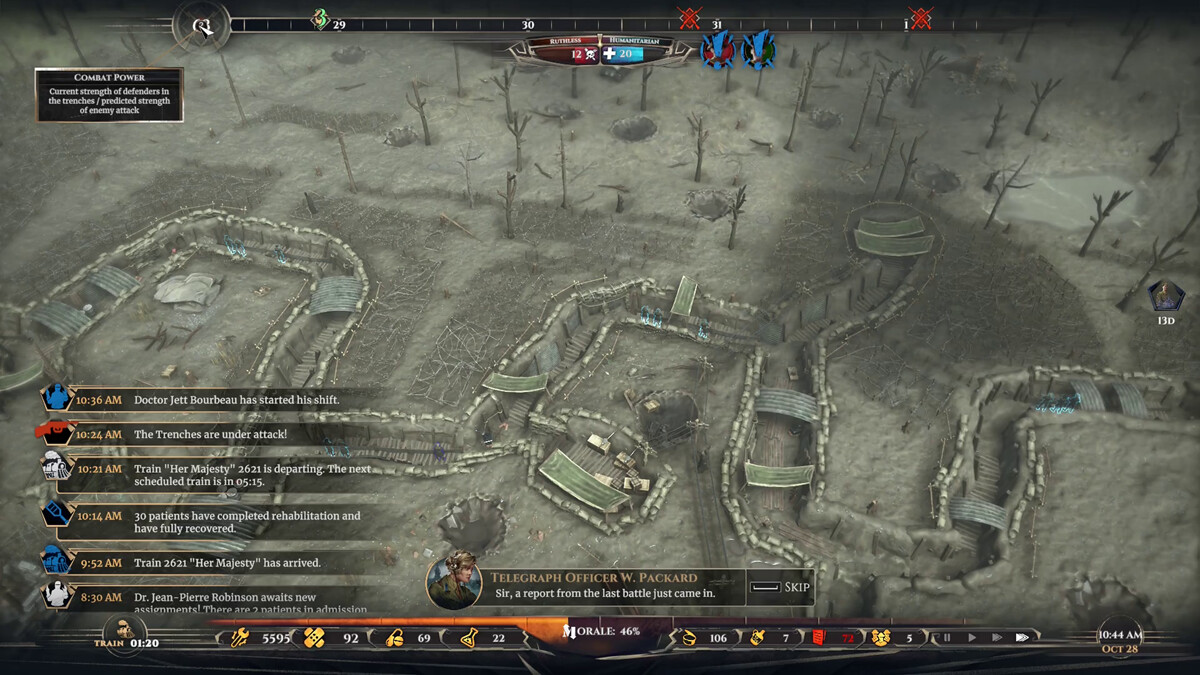Open the train departing notification

tap(58, 467)
